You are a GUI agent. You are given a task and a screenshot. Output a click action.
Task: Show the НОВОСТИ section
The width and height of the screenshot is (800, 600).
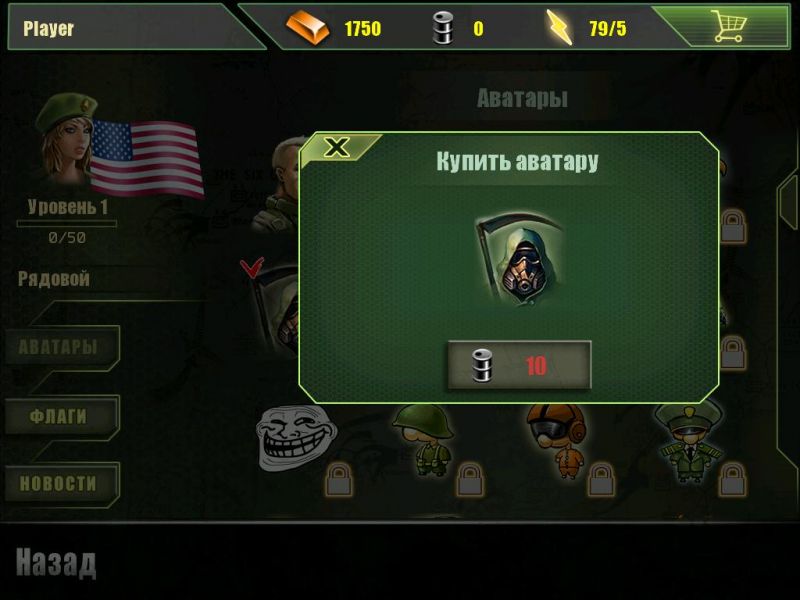click(x=59, y=484)
